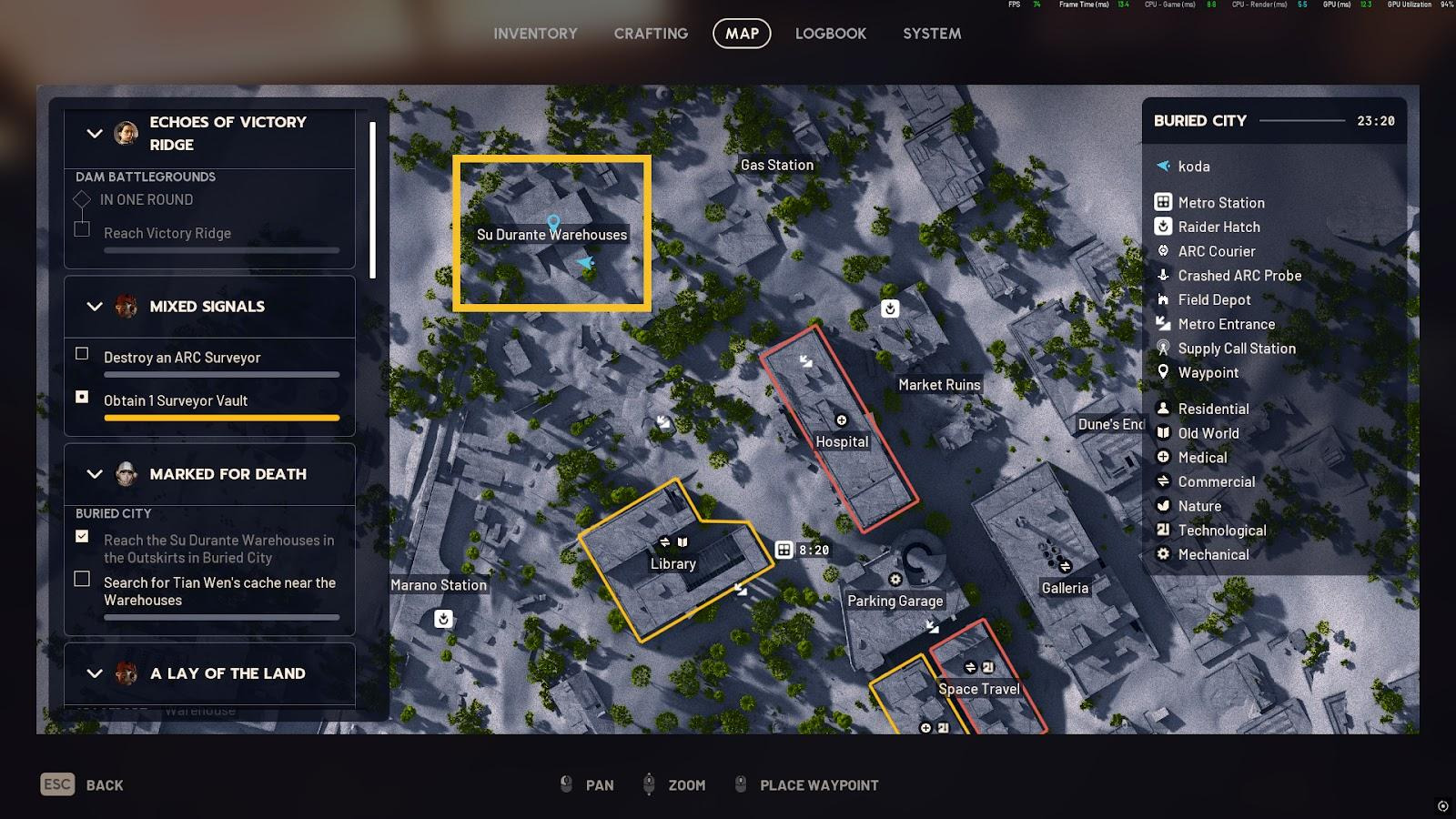Collapse the Mixed Signals quest

(95, 307)
